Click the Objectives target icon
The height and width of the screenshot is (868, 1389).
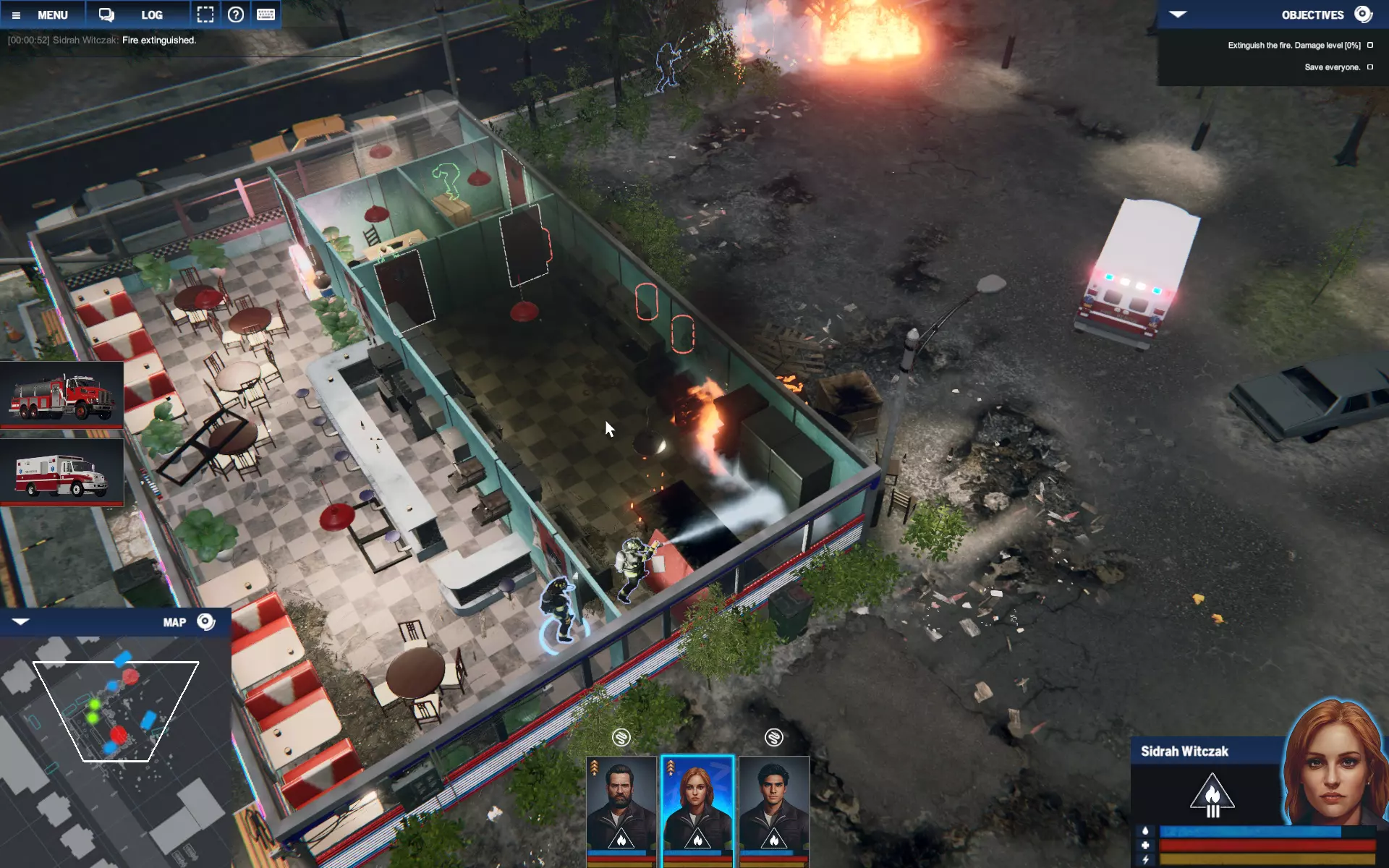click(1363, 14)
